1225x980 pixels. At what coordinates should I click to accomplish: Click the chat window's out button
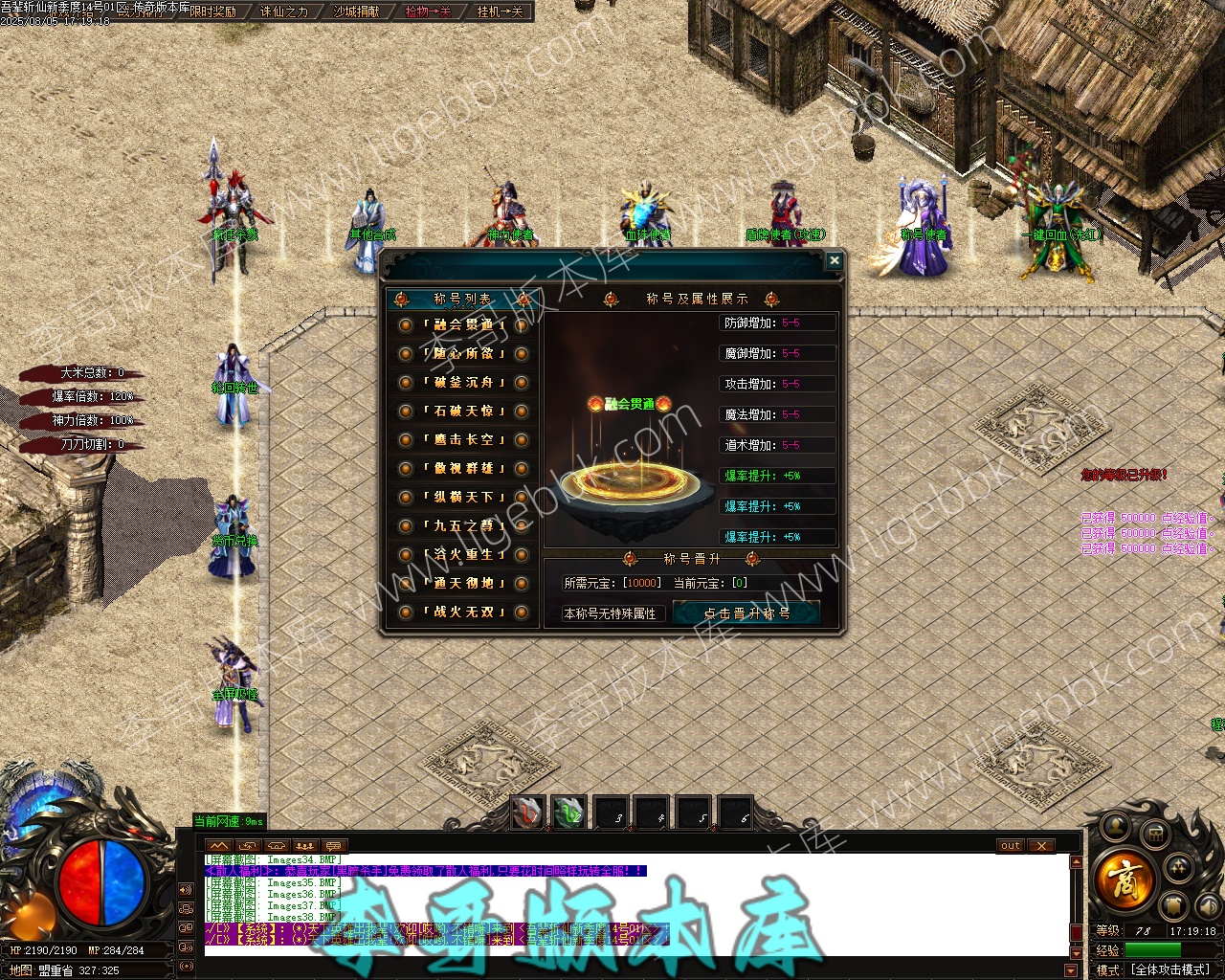(x=1011, y=846)
